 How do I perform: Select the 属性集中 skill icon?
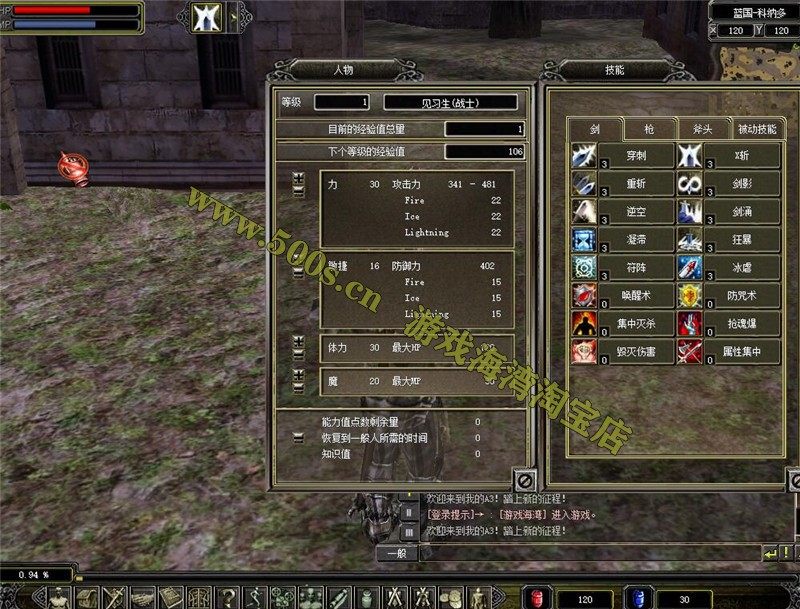click(x=690, y=352)
